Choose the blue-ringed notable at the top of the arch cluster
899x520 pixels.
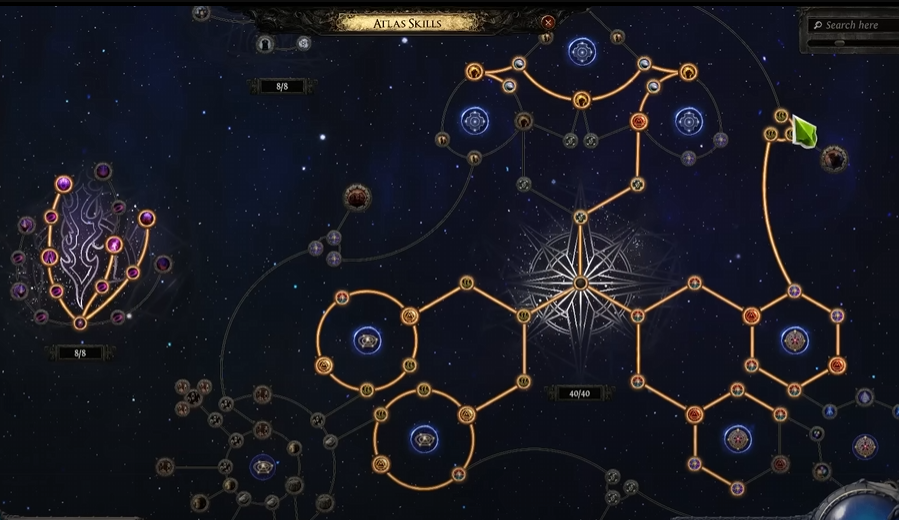click(582, 51)
